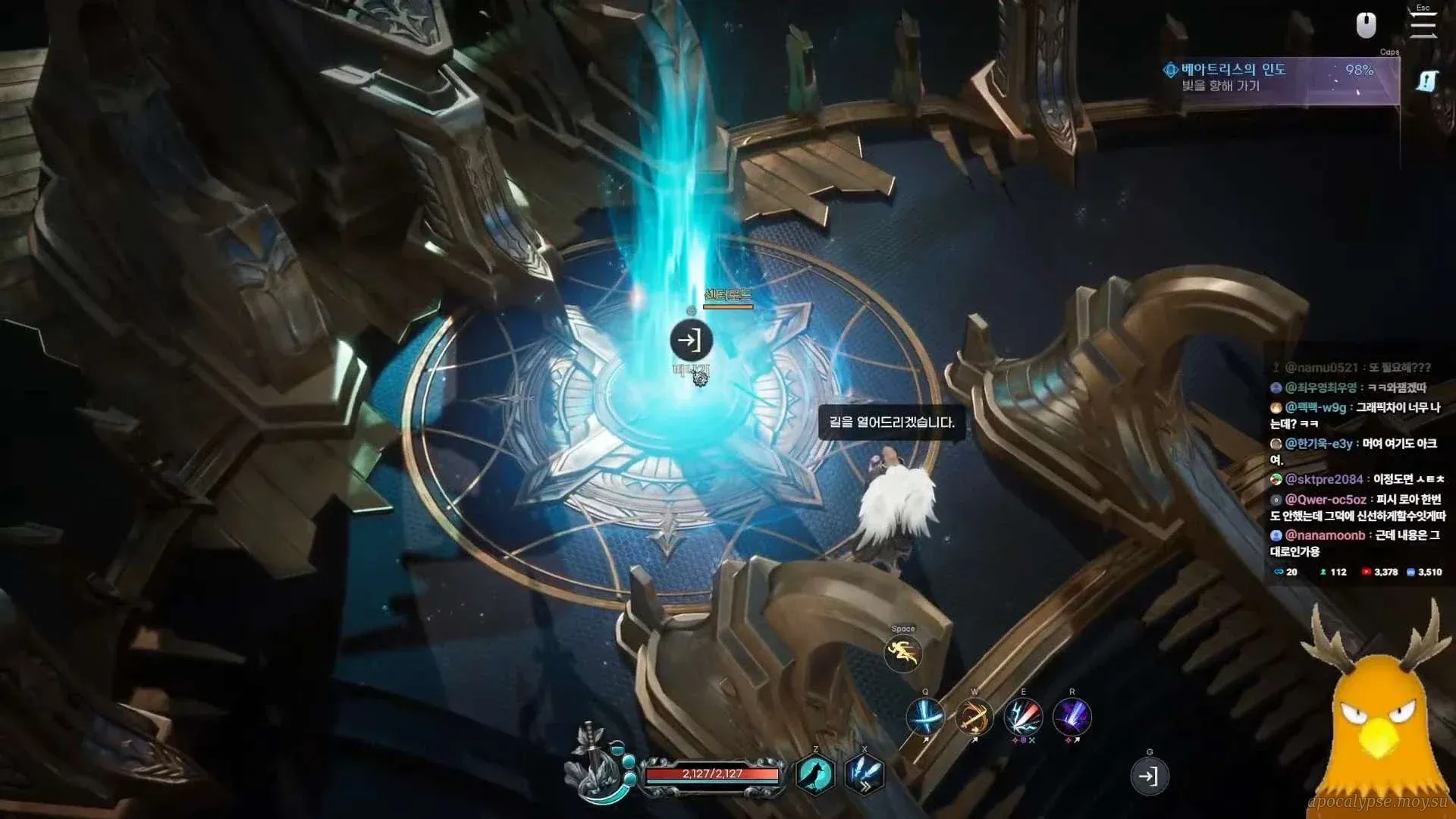Use the teal crow hexagon ability
Image resolution: width=1456 pixels, height=819 pixels.
click(815, 774)
